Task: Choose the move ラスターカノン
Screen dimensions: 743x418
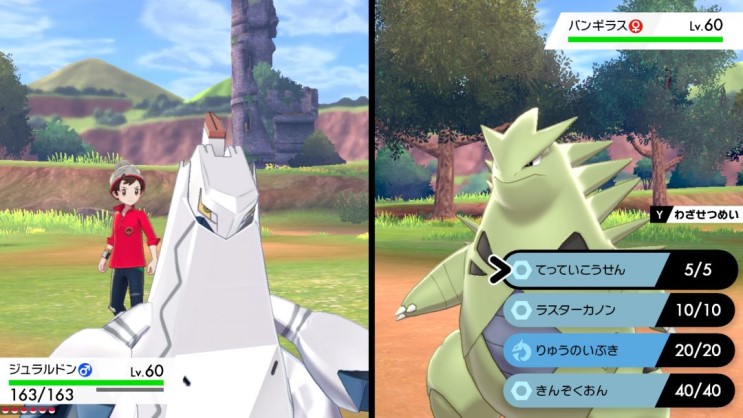Action: click(x=590, y=310)
